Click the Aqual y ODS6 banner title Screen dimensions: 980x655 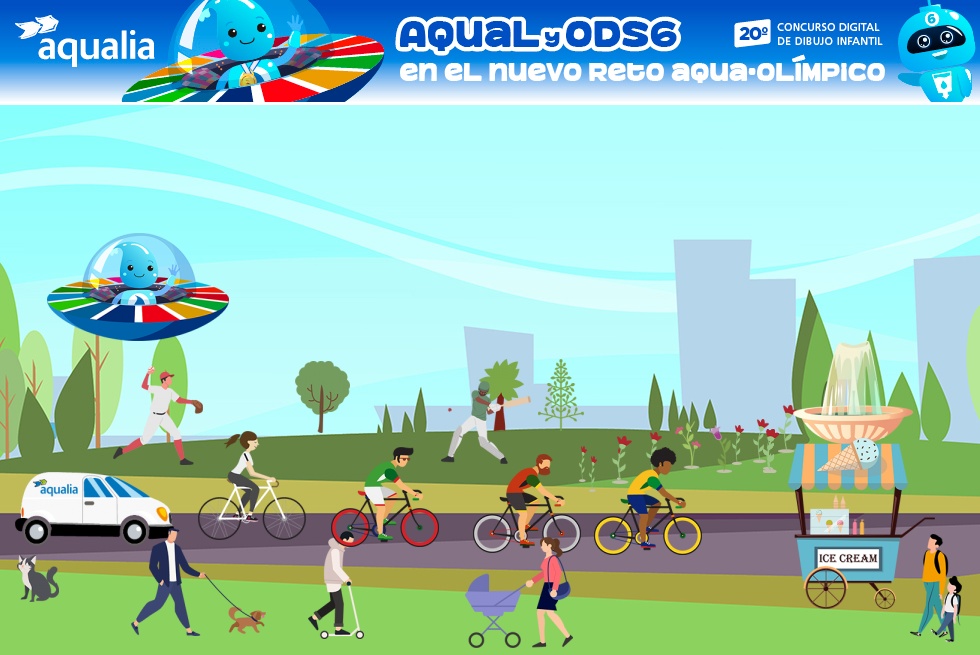[539, 36]
